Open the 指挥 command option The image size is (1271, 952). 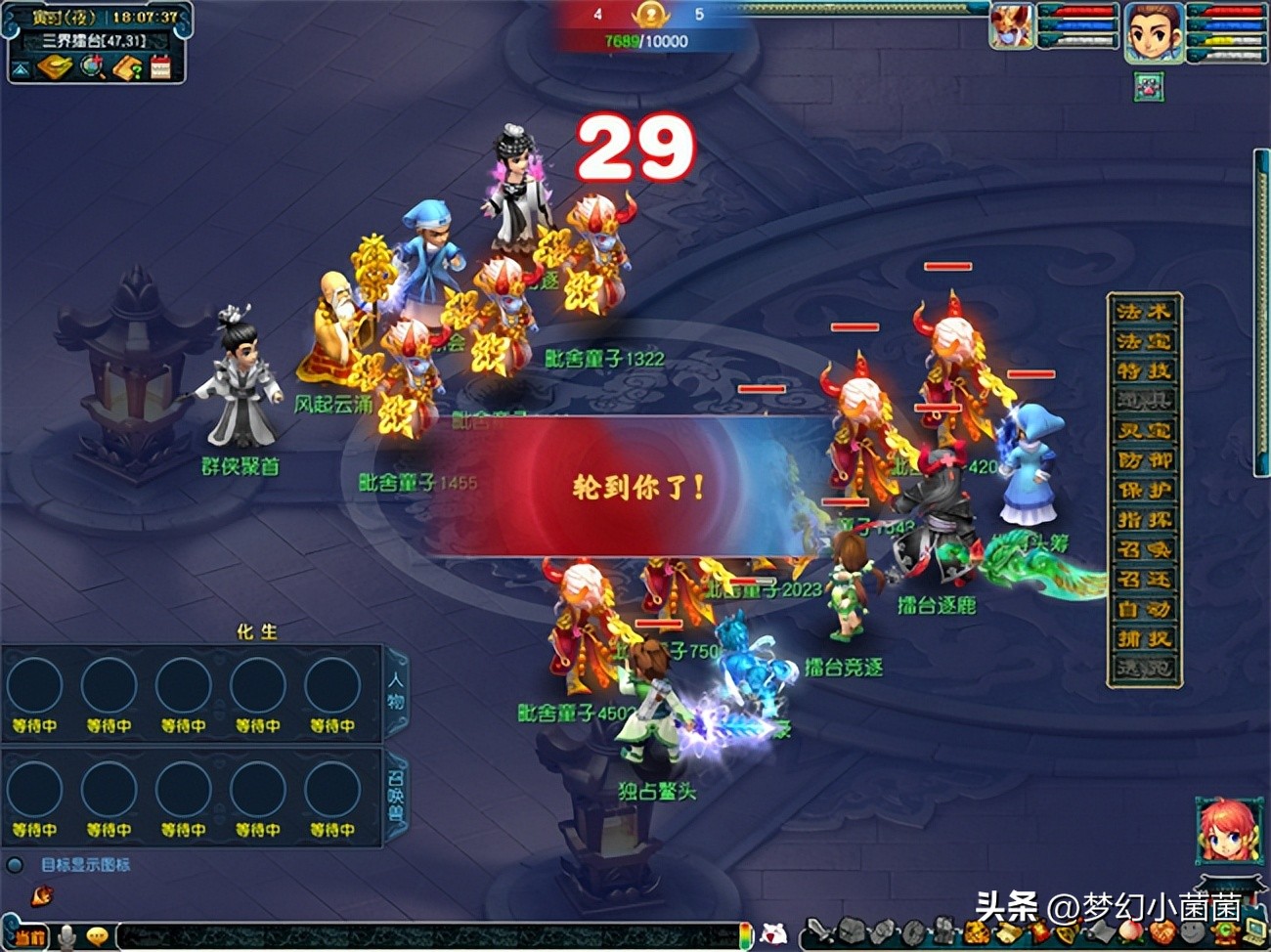(1144, 520)
